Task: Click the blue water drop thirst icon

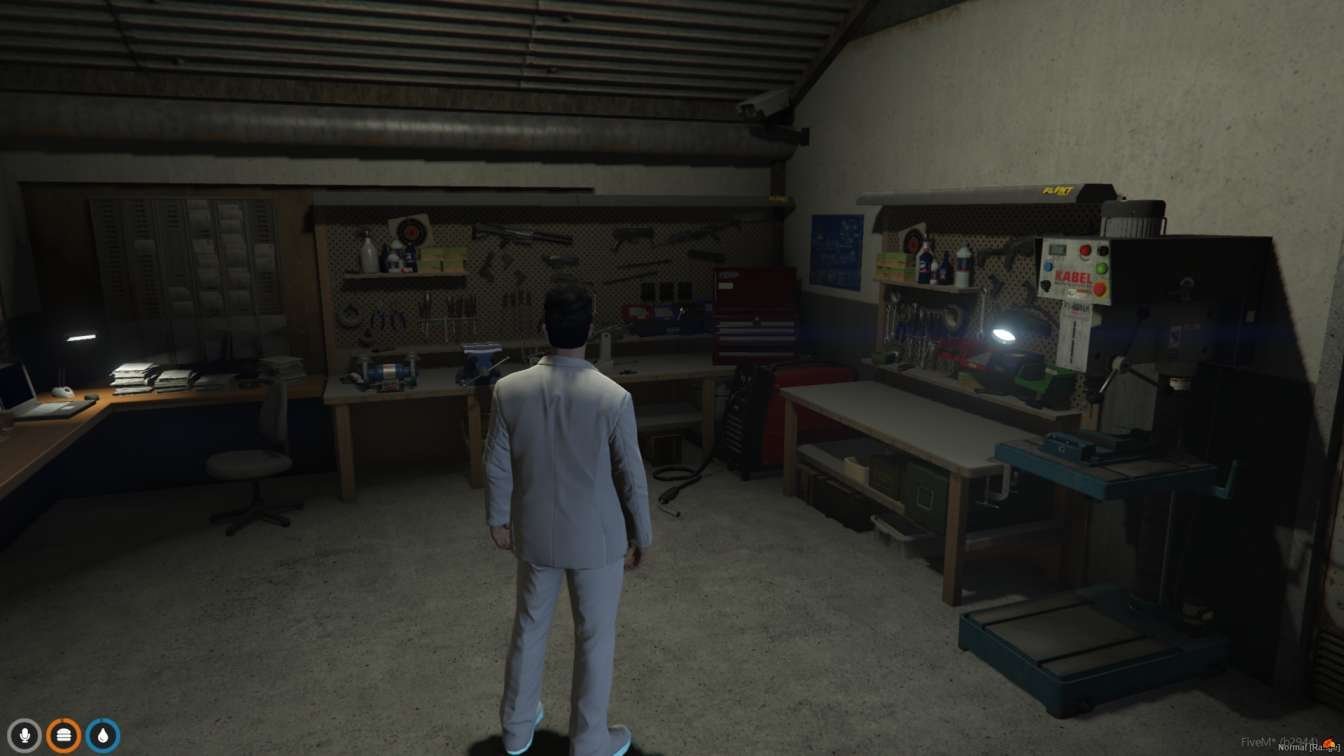Action: click(103, 736)
